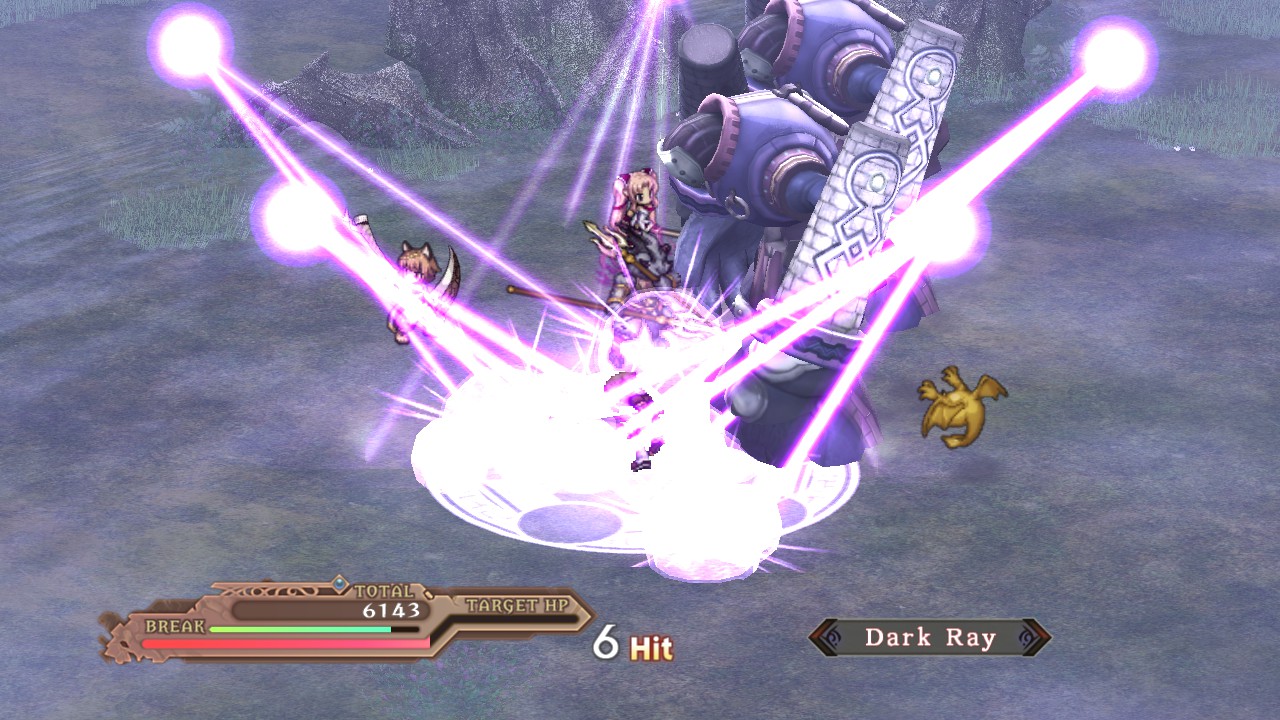Select the 6143 total damage number
1280x720 pixels.
tap(391, 609)
